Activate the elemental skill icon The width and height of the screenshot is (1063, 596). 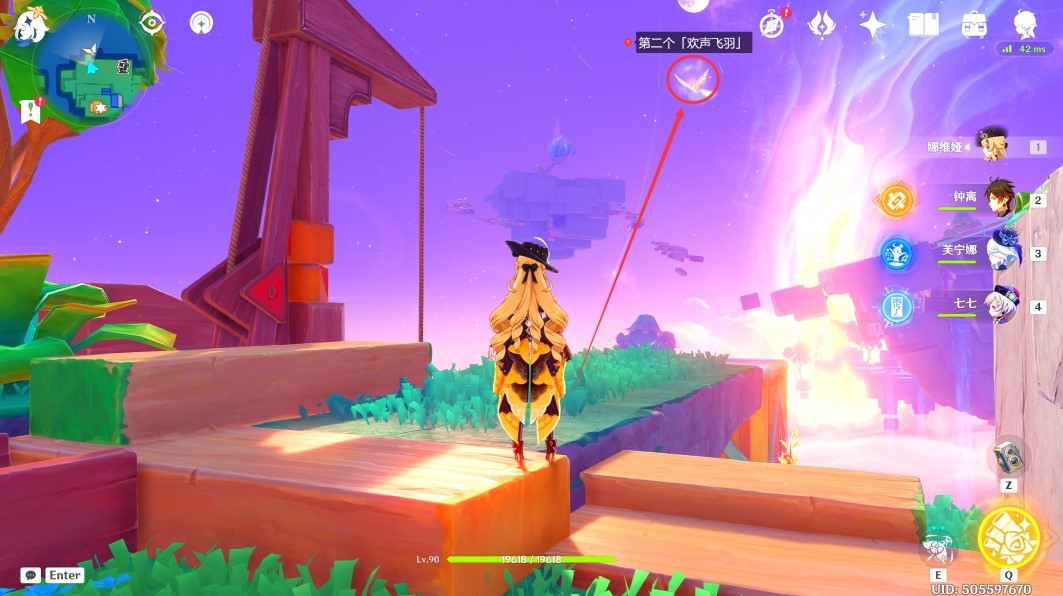pyautogui.click(x=938, y=548)
